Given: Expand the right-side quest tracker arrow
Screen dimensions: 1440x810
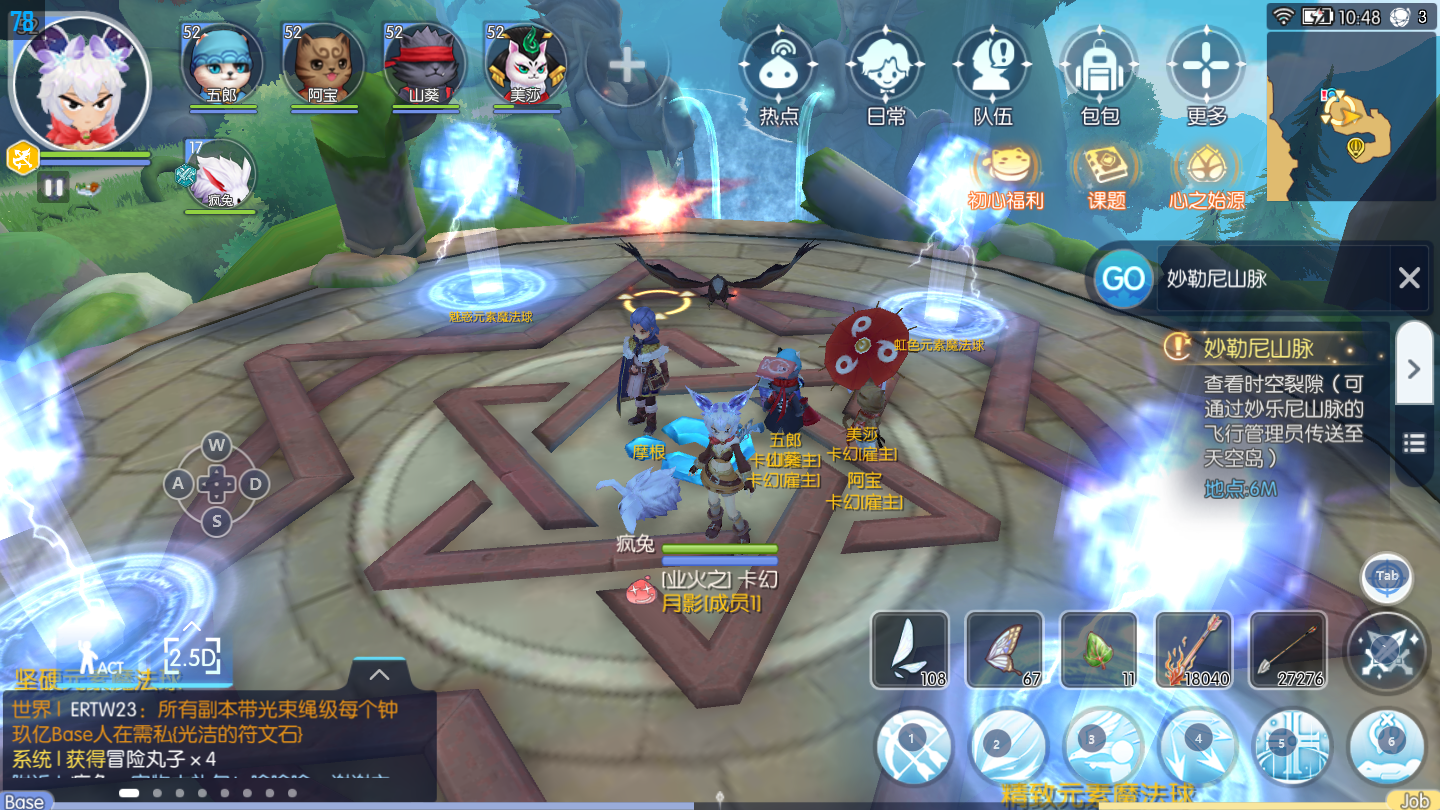Looking at the screenshot, I should [x=1413, y=368].
